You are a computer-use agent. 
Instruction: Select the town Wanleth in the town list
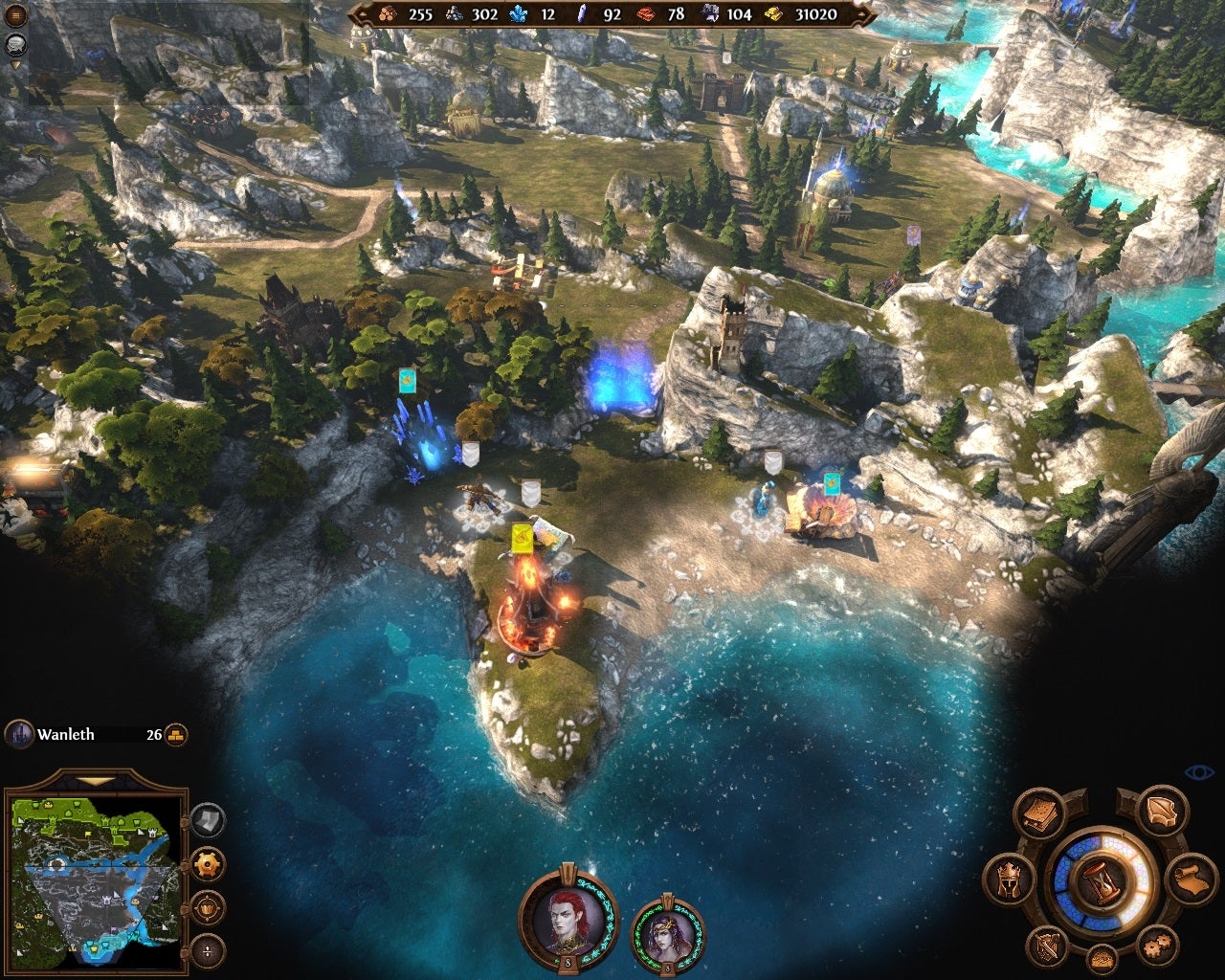click(65, 735)
